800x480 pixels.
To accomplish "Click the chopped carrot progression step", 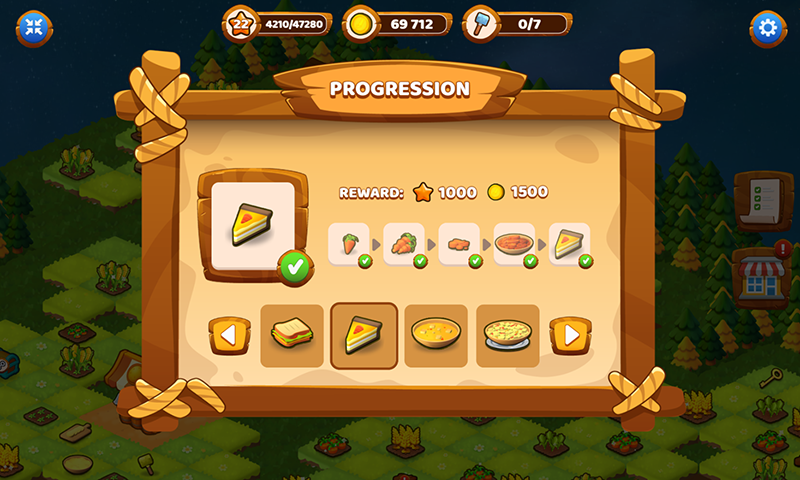I will 459,244.
